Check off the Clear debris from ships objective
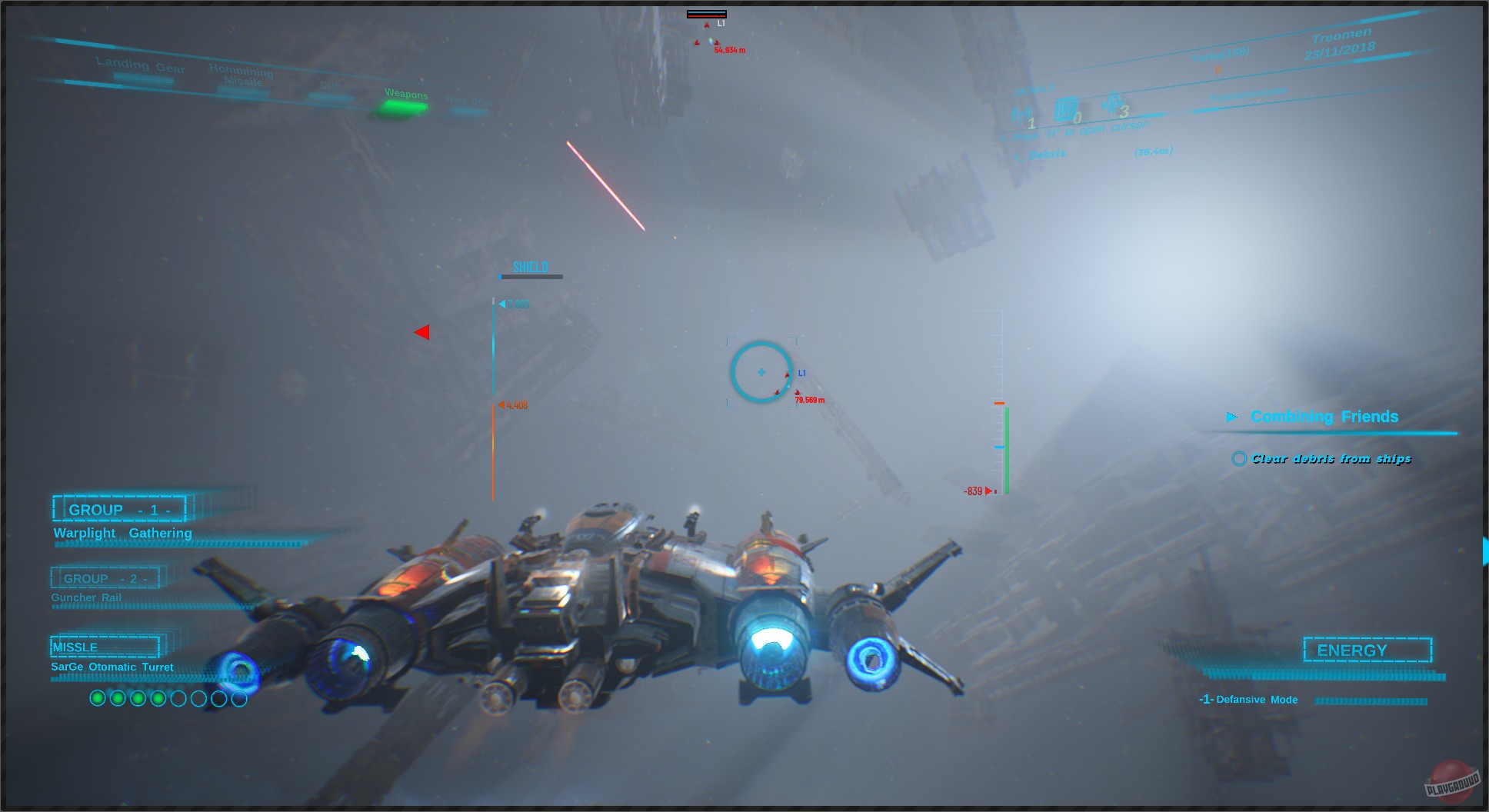Screen dimensions: 1489x812 (x=1240, y=458)
